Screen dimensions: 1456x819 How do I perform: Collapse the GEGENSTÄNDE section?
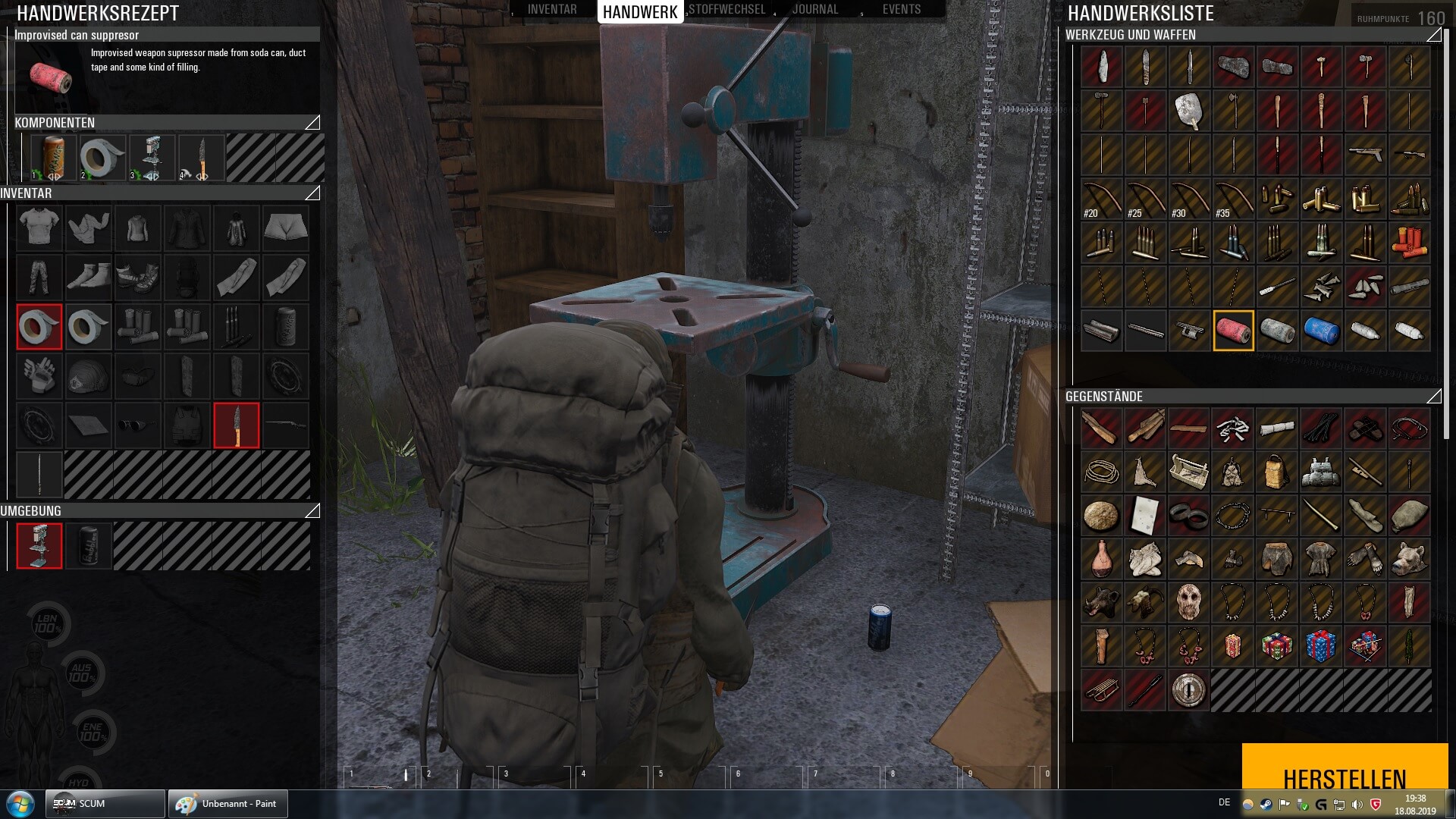pos(1433,397)
